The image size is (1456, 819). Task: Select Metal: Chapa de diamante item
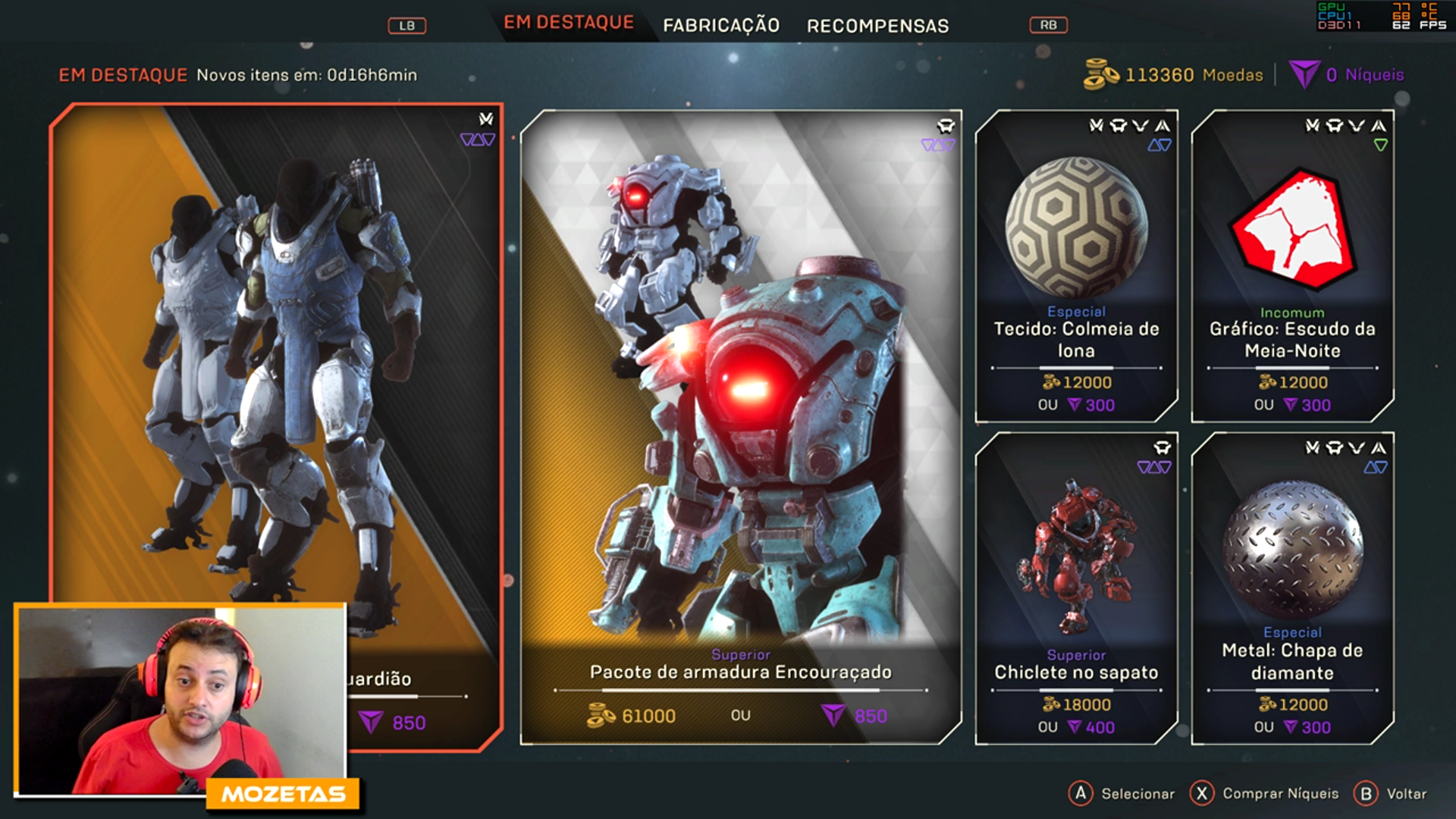[x=1292, y=588]
